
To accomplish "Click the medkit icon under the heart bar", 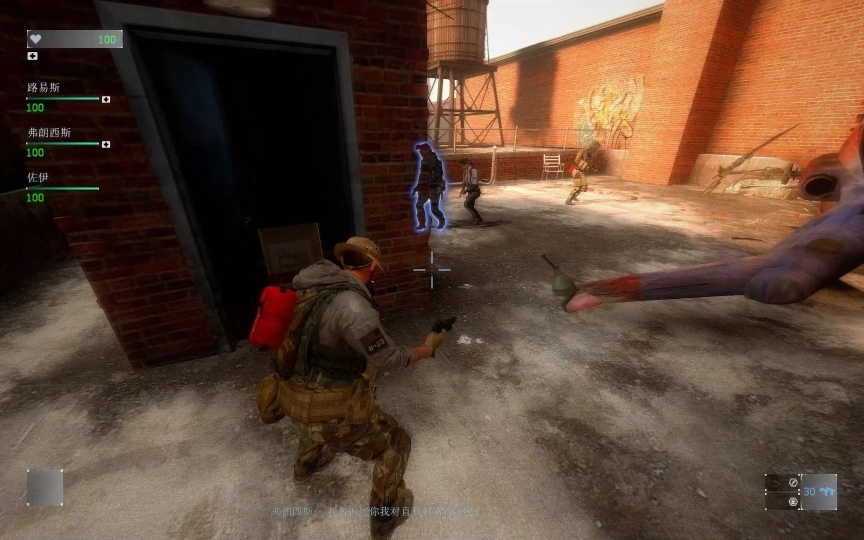I will (x=32, y=56).
